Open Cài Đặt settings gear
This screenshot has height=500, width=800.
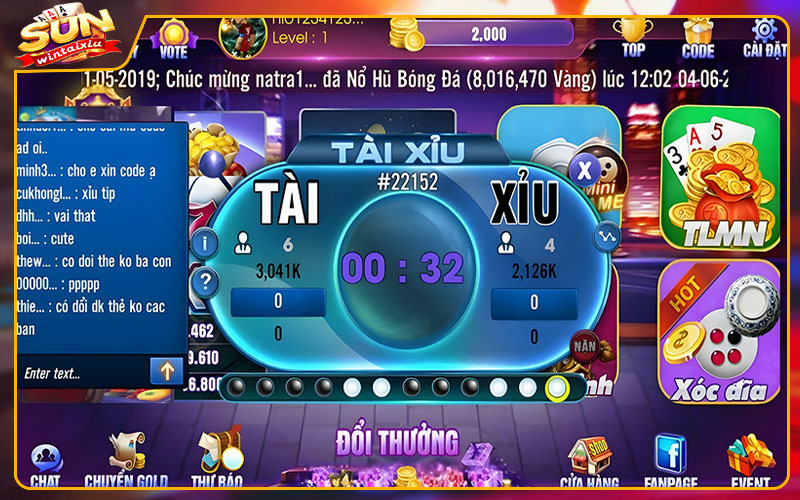(x=765, y=35)
